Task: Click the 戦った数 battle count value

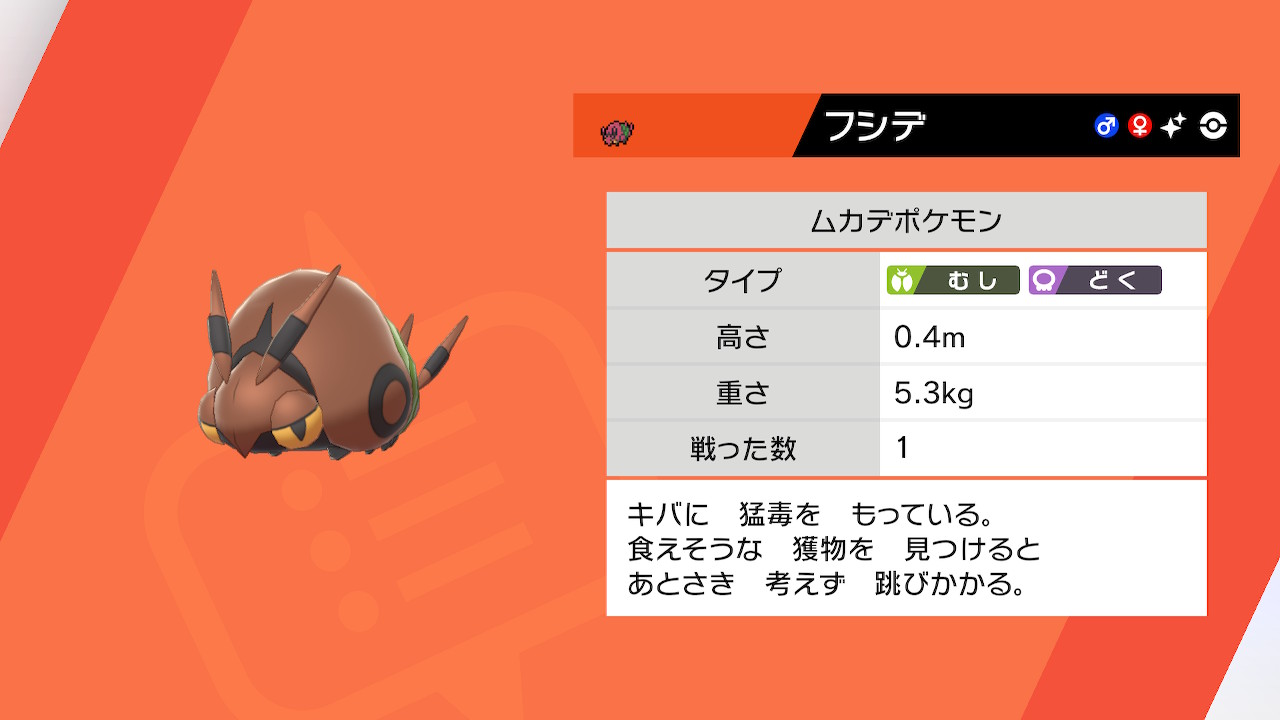Action: pyautogui.click(x=898, y=449)
